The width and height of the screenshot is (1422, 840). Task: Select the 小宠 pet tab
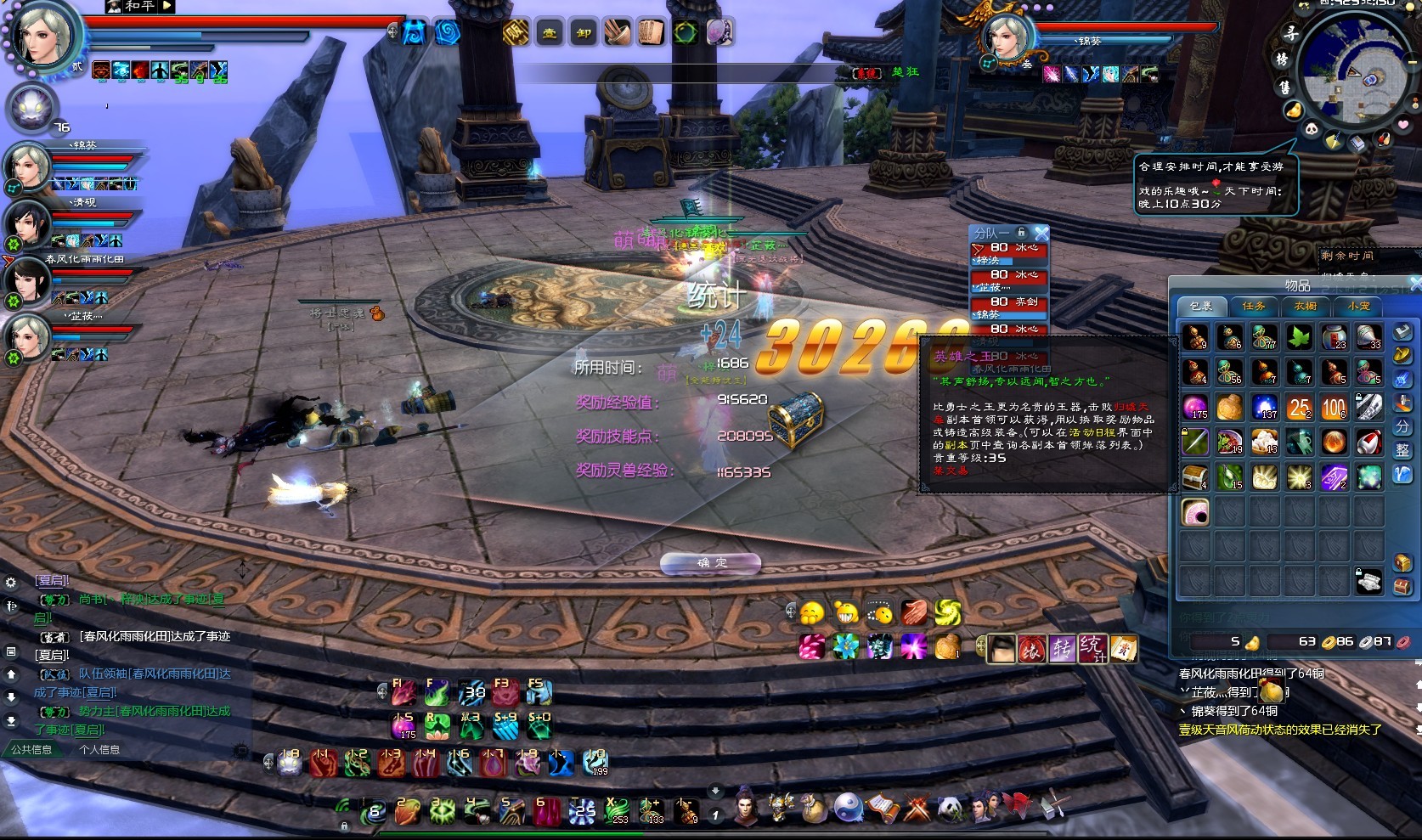point(1357,306)
